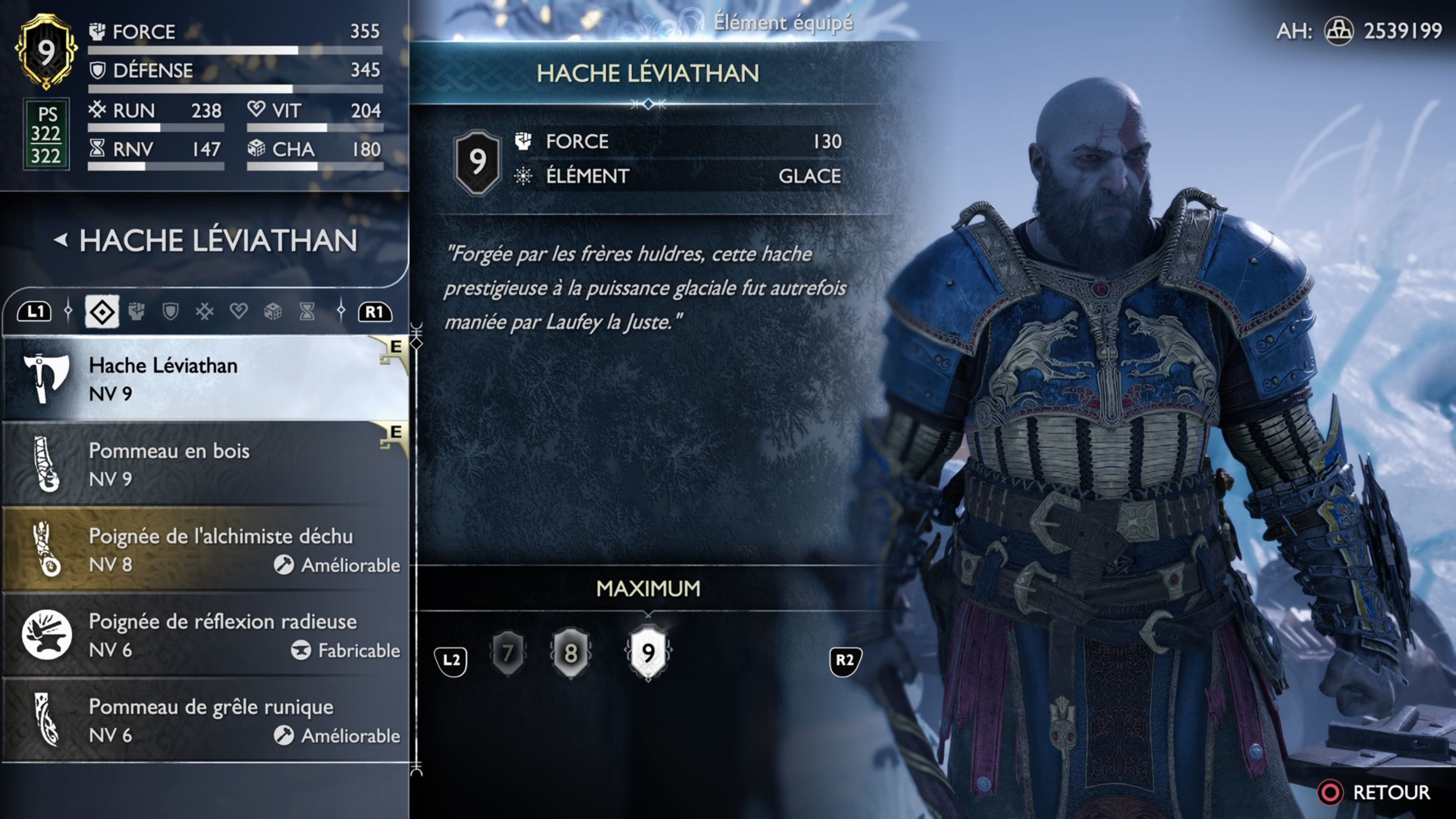This screenshot has width=1456, height=819.
Task: Select the default diamond sort icon
Action: [x=103, y=311]
